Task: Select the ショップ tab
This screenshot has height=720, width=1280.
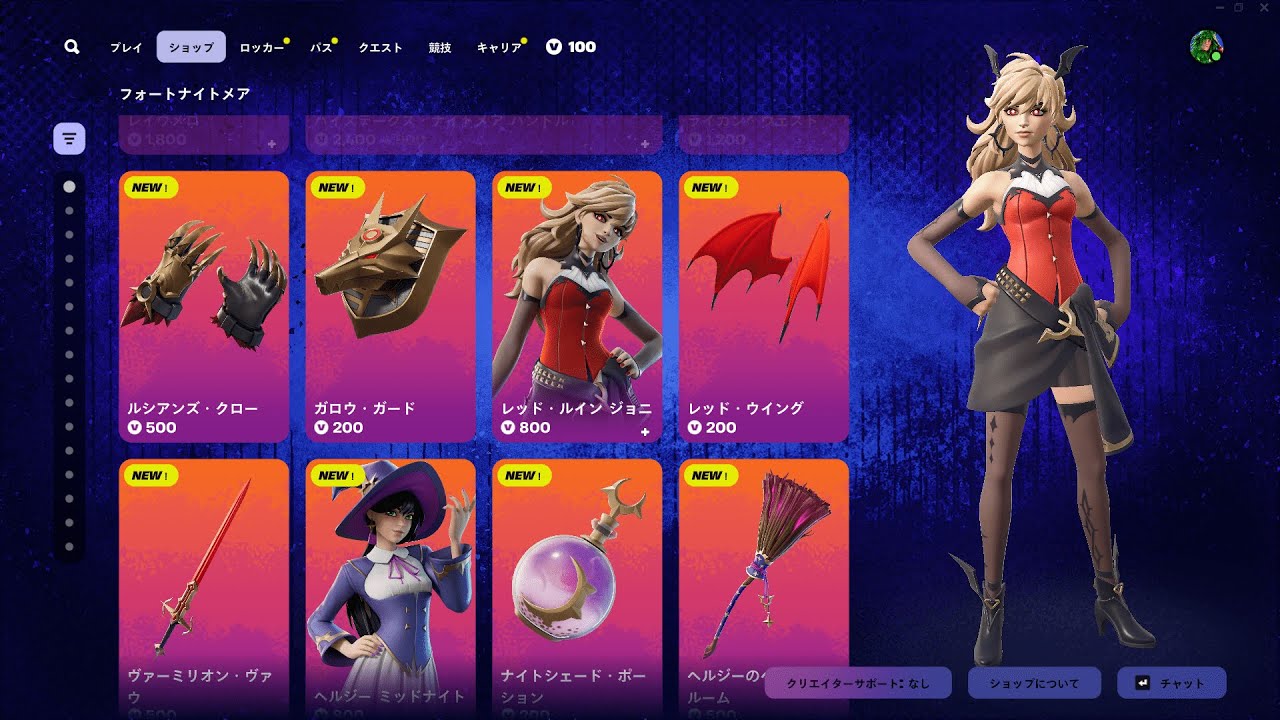Action: pos(191,47)
